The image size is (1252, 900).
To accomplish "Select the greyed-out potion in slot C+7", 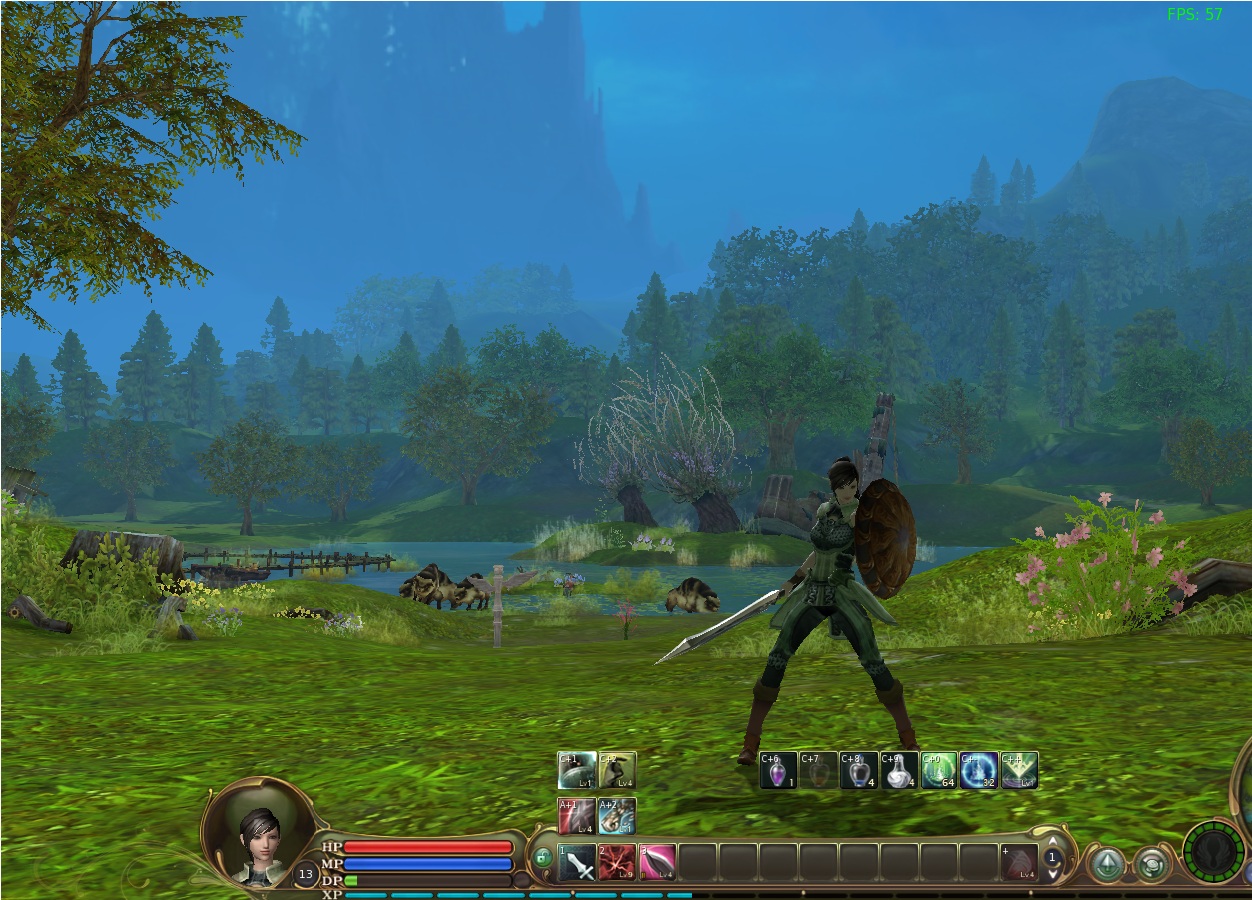I will (818, 770).
